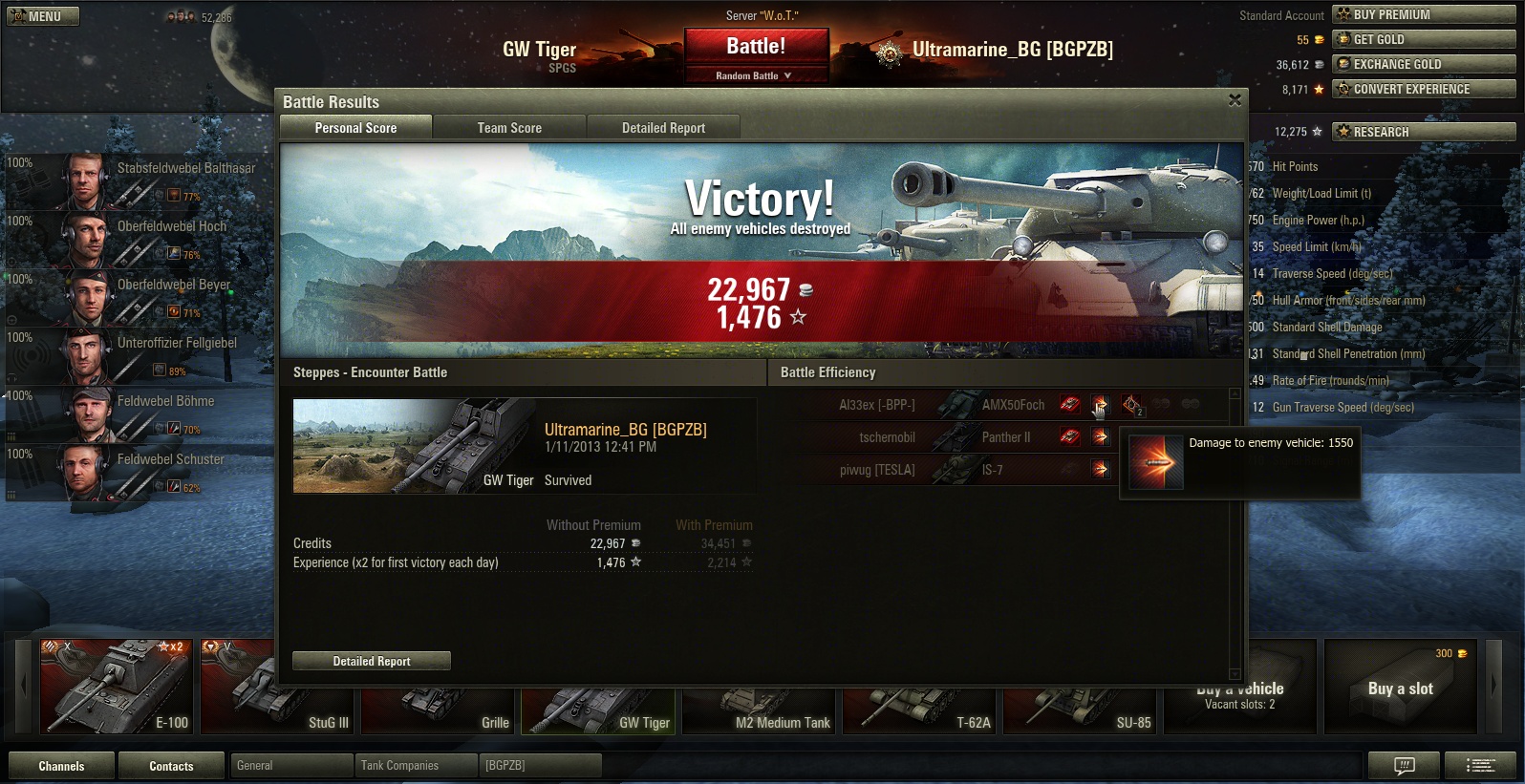Open the main MENU button
1525x784 pixels.
[x=43, y=16]
